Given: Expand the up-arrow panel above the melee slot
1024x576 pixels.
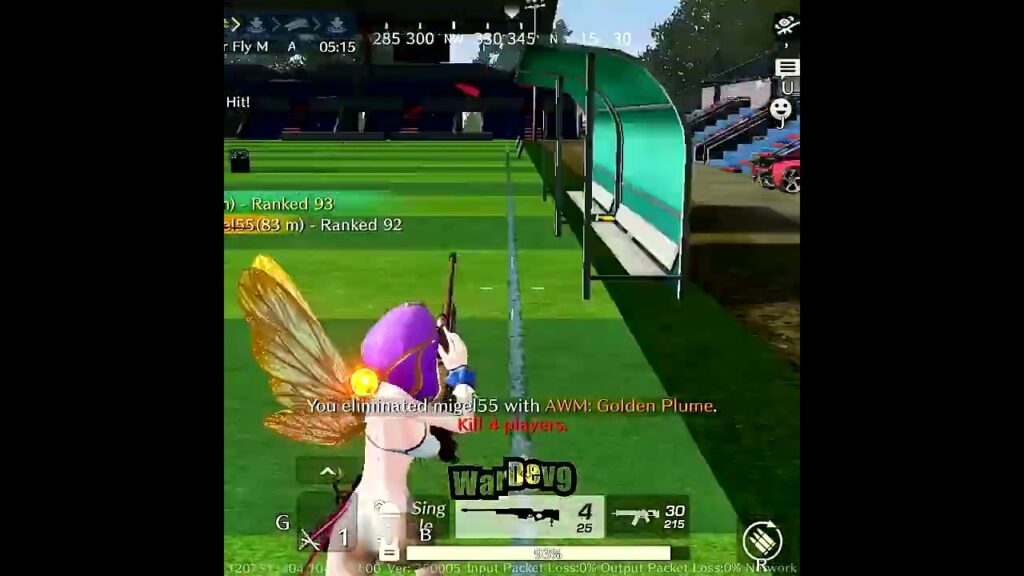Looking at the screenshot, I should click(327, 471).
